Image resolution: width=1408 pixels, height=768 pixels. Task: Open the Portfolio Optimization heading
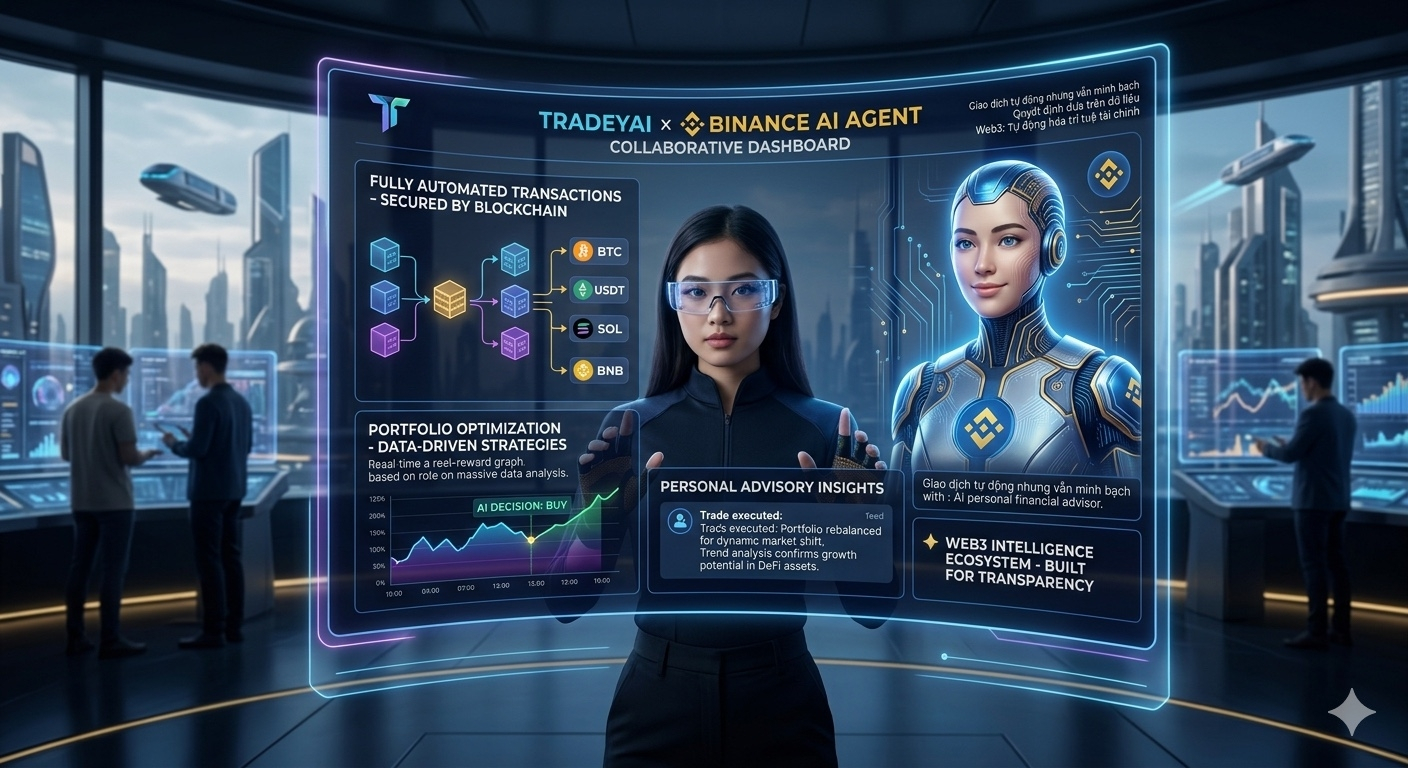(467, 436)
